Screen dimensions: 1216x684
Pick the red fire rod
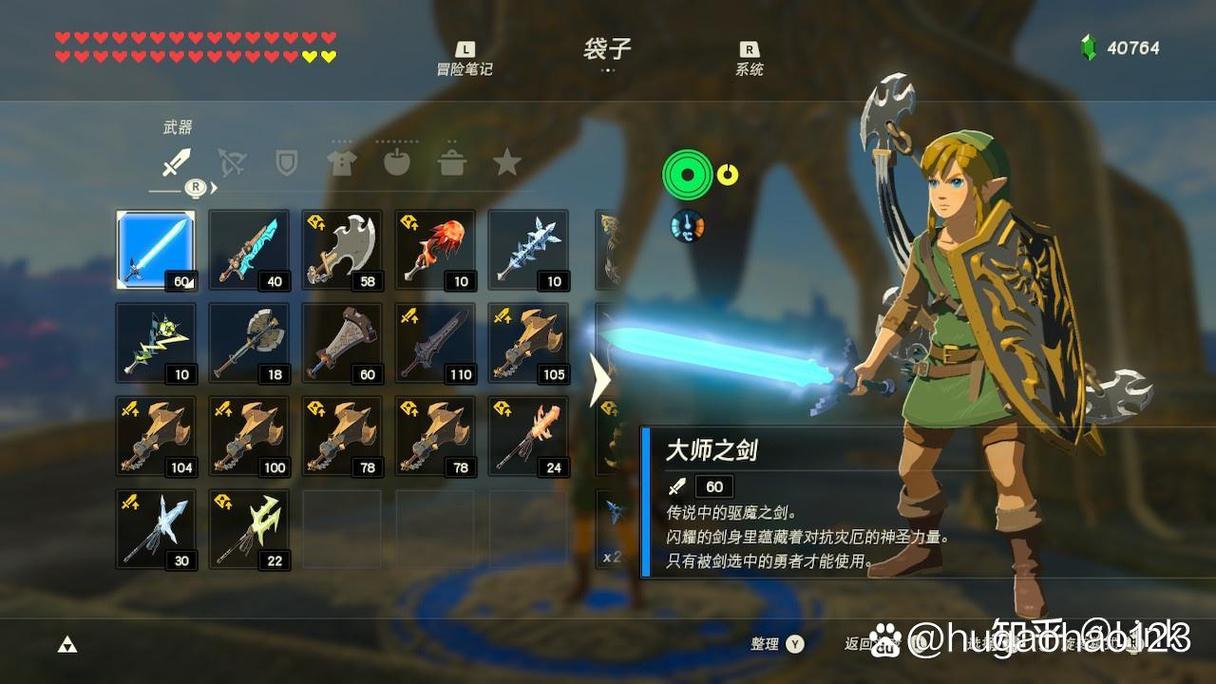click(x=435, y=249)
